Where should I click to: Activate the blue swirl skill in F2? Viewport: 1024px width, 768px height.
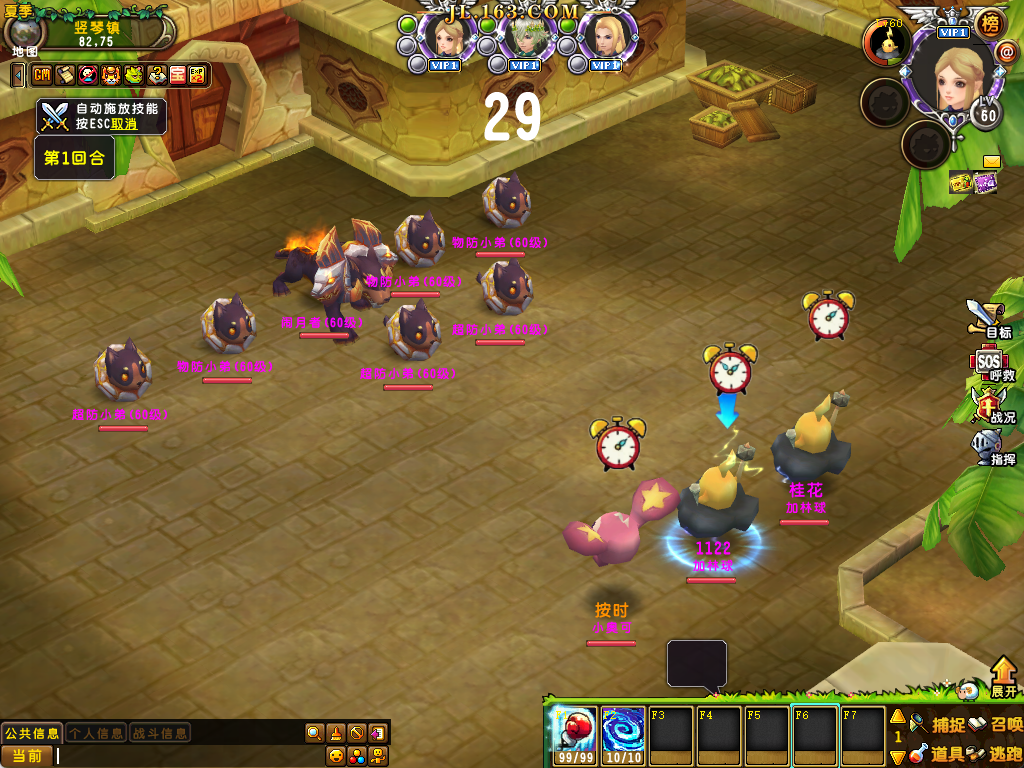click(623, 729)
